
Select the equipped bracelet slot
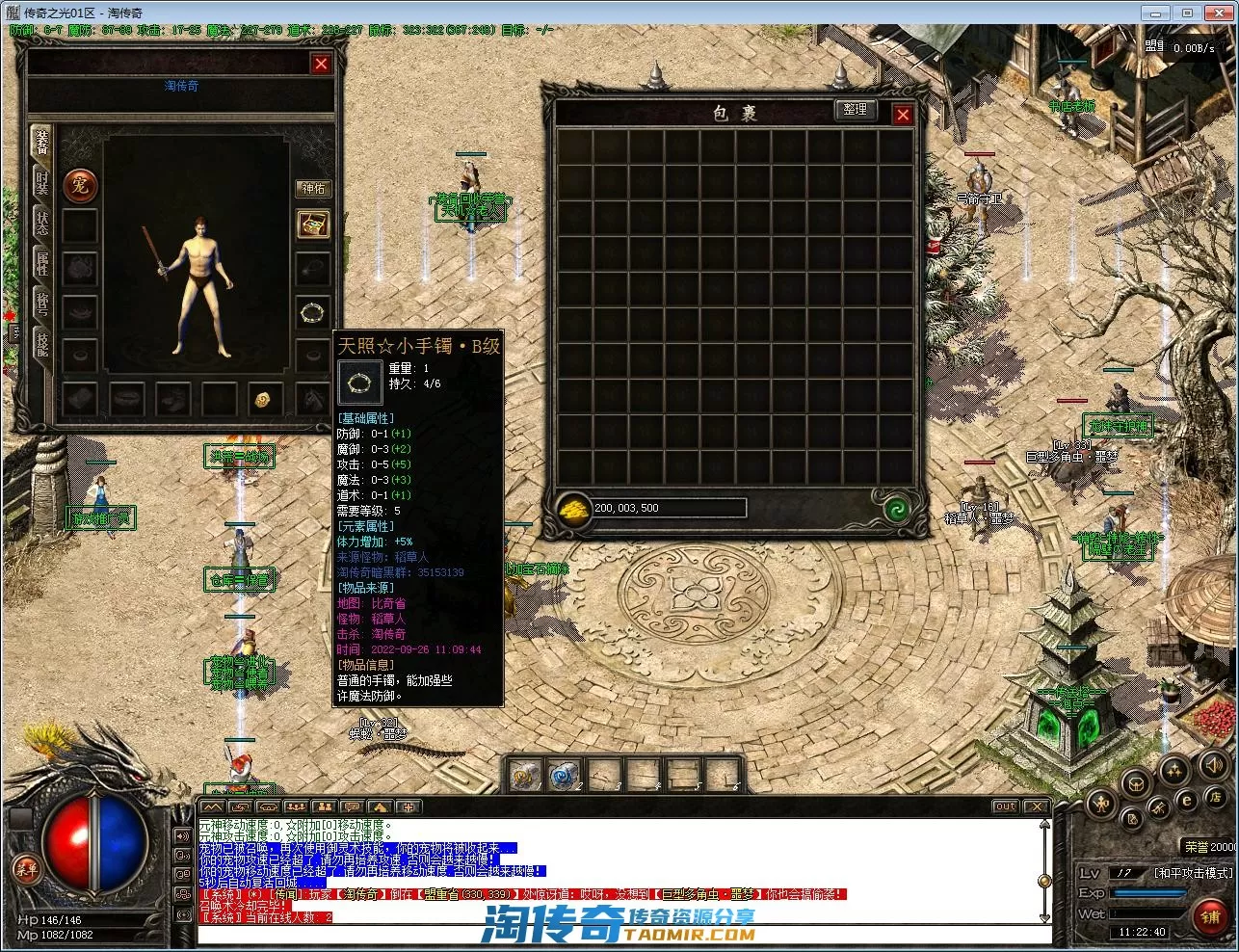click(313, 311)
